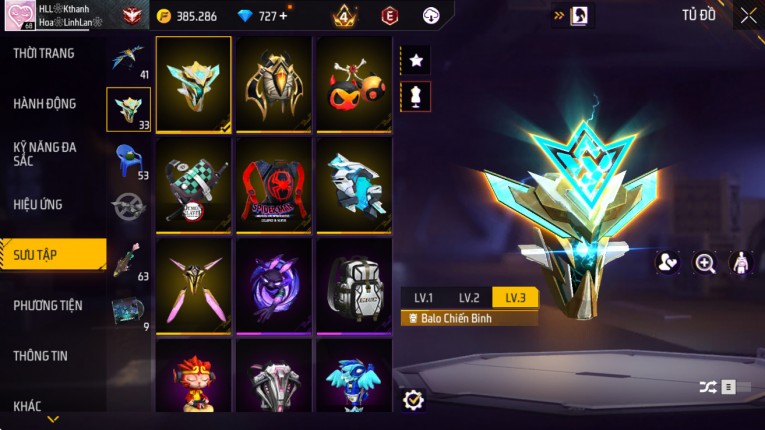Switch to LV.2 backpack level

(x=469, y=297)
